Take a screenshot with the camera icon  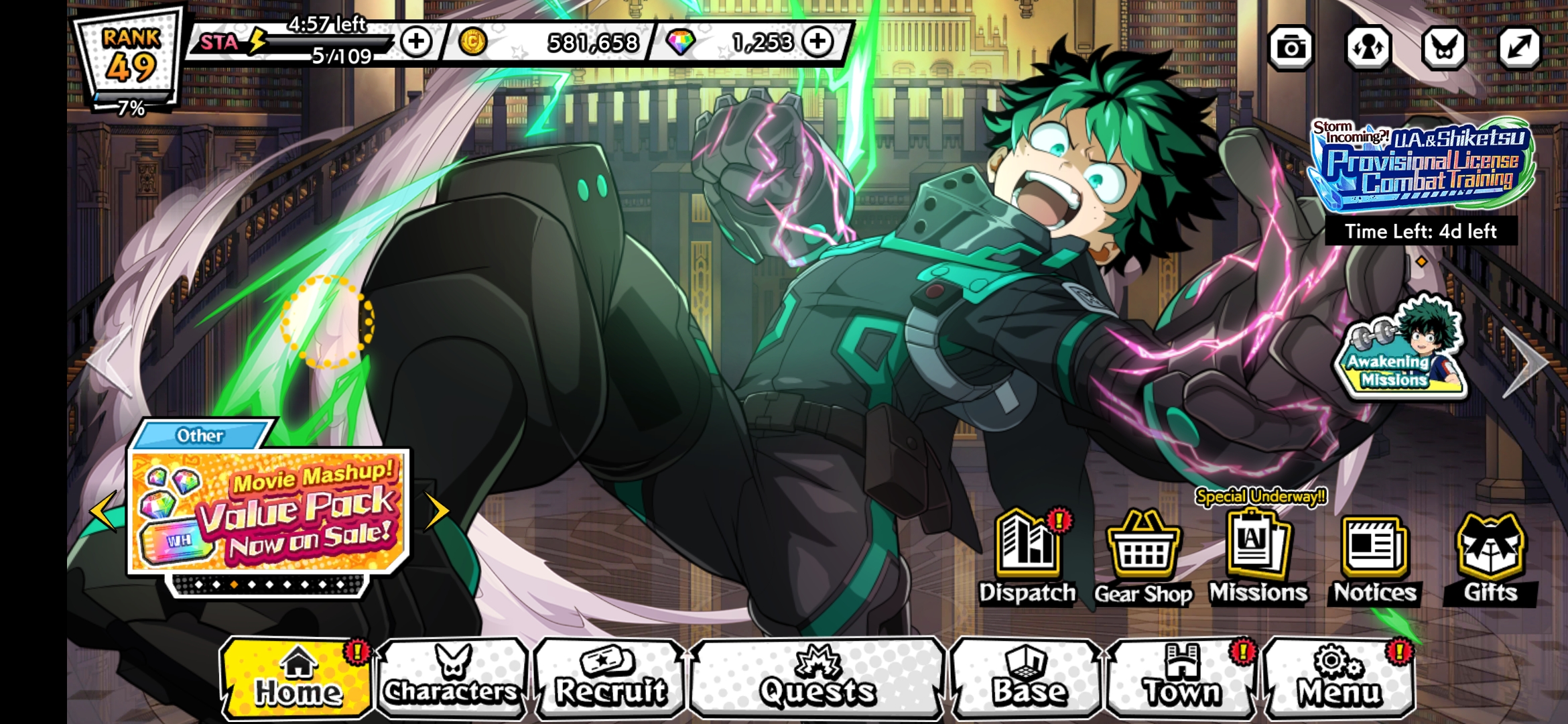(x=1291, y=48)
